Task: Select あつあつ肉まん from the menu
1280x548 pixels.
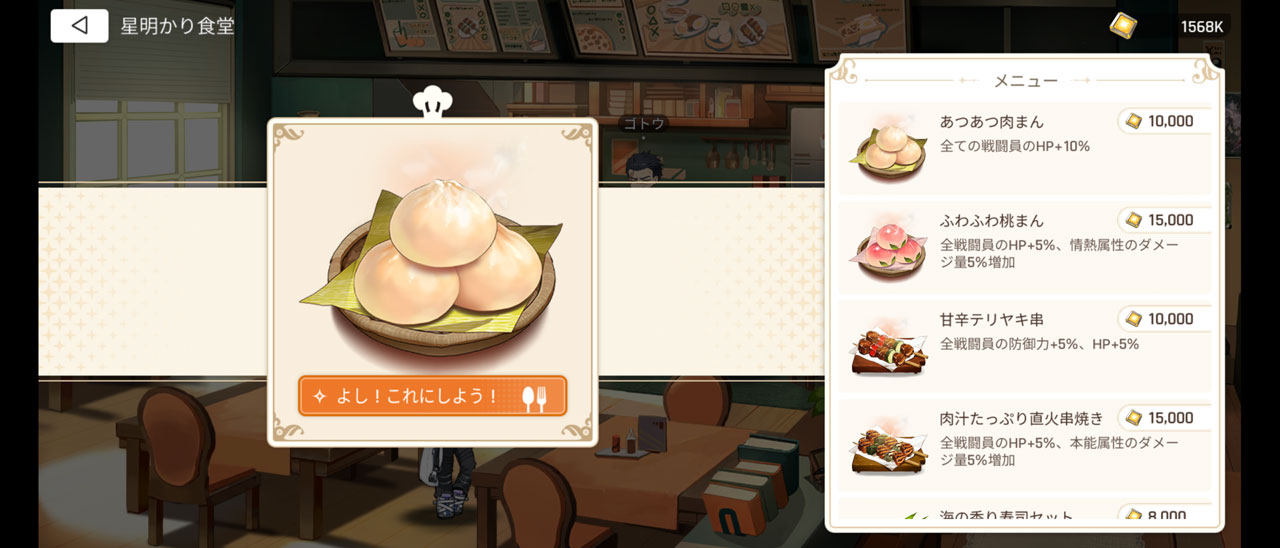Action: [1024, 148]
